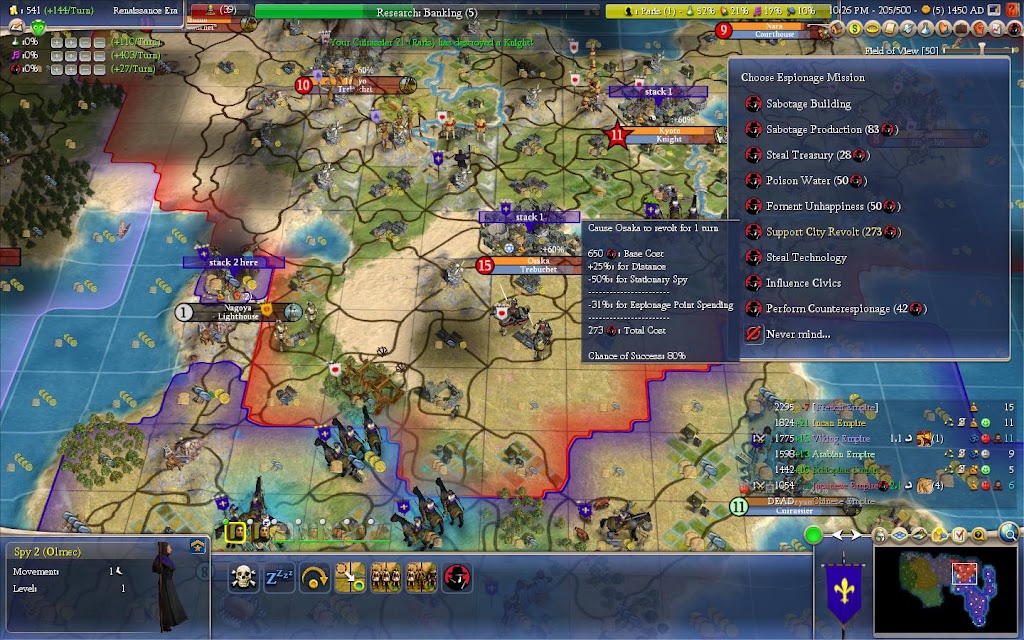Put the spy to sleep with Zzz button
This screenshot has height=640, width=1024.
pos(278,578)
